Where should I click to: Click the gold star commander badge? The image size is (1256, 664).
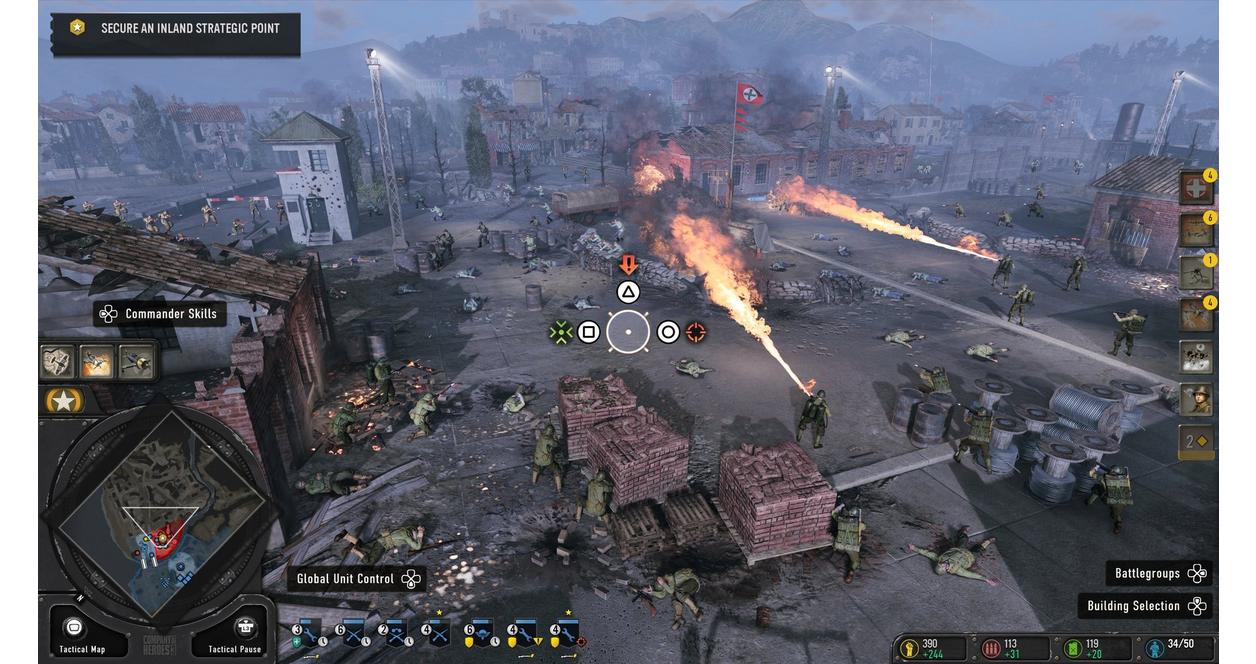[65, 401]
